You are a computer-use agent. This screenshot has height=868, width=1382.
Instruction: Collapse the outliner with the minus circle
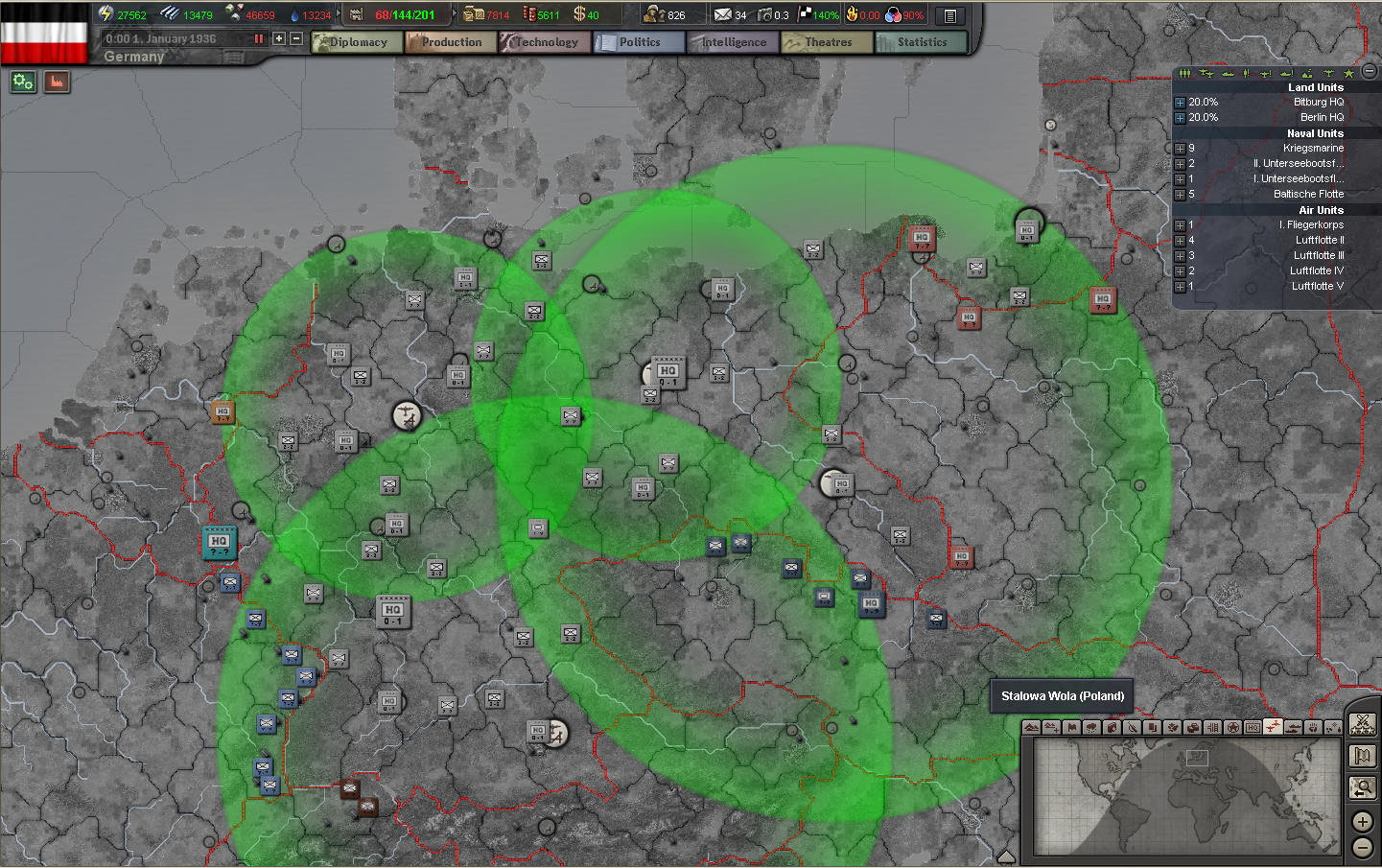(1369, 72)
